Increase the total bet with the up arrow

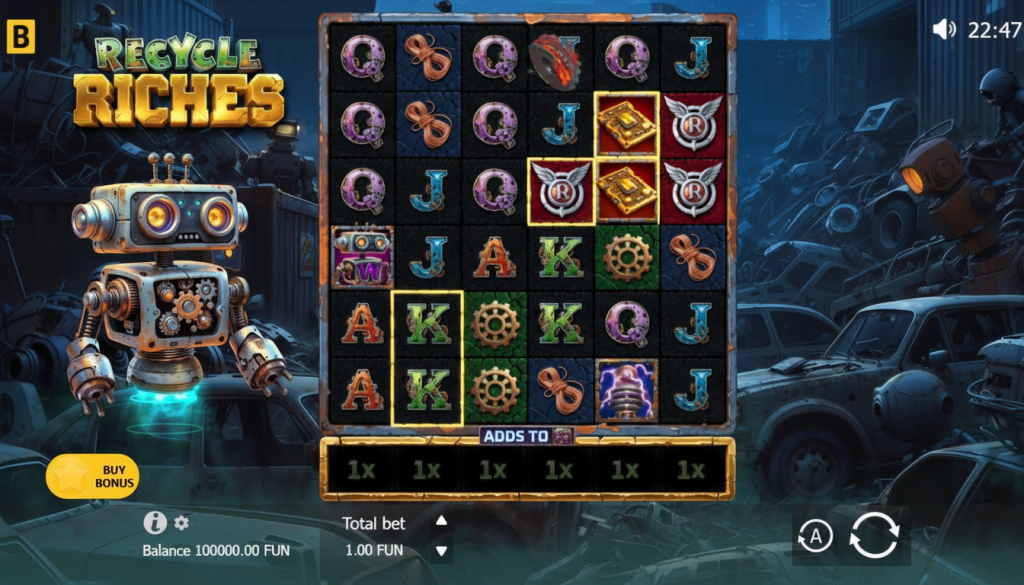[x=441, y=520]
